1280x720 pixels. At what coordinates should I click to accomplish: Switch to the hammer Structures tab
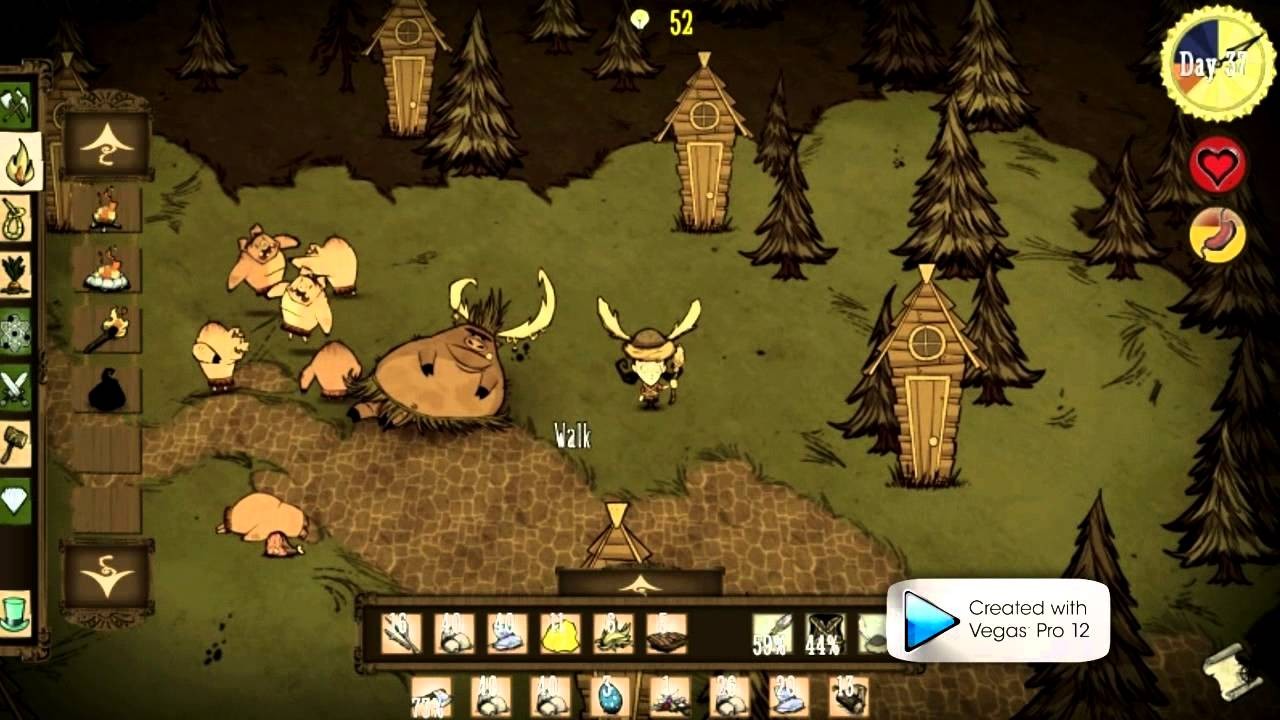tap(17, 441)
